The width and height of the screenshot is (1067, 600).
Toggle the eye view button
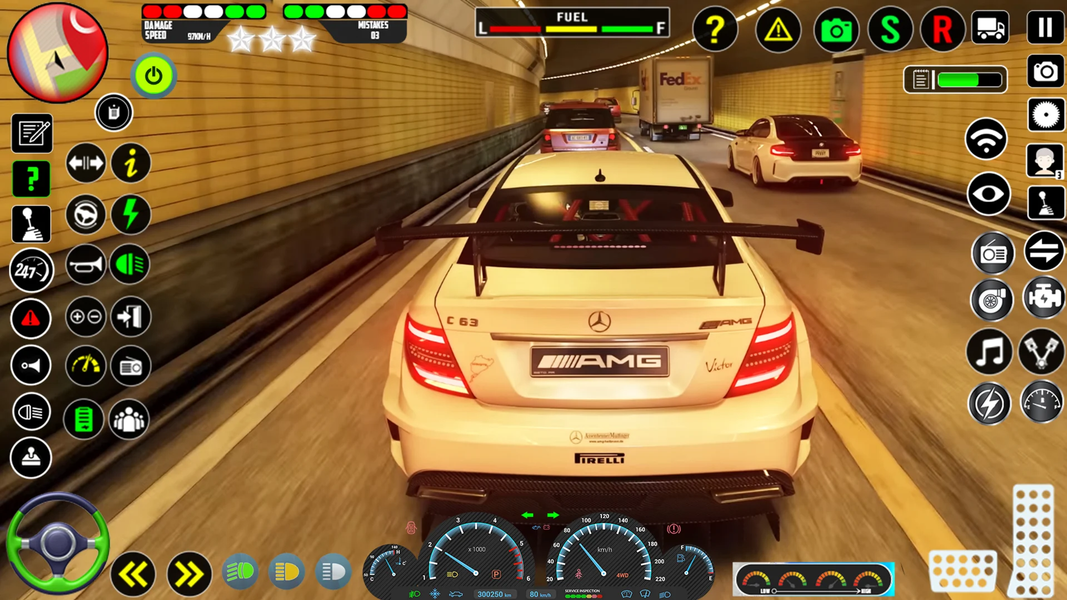[x=988, y=195]
